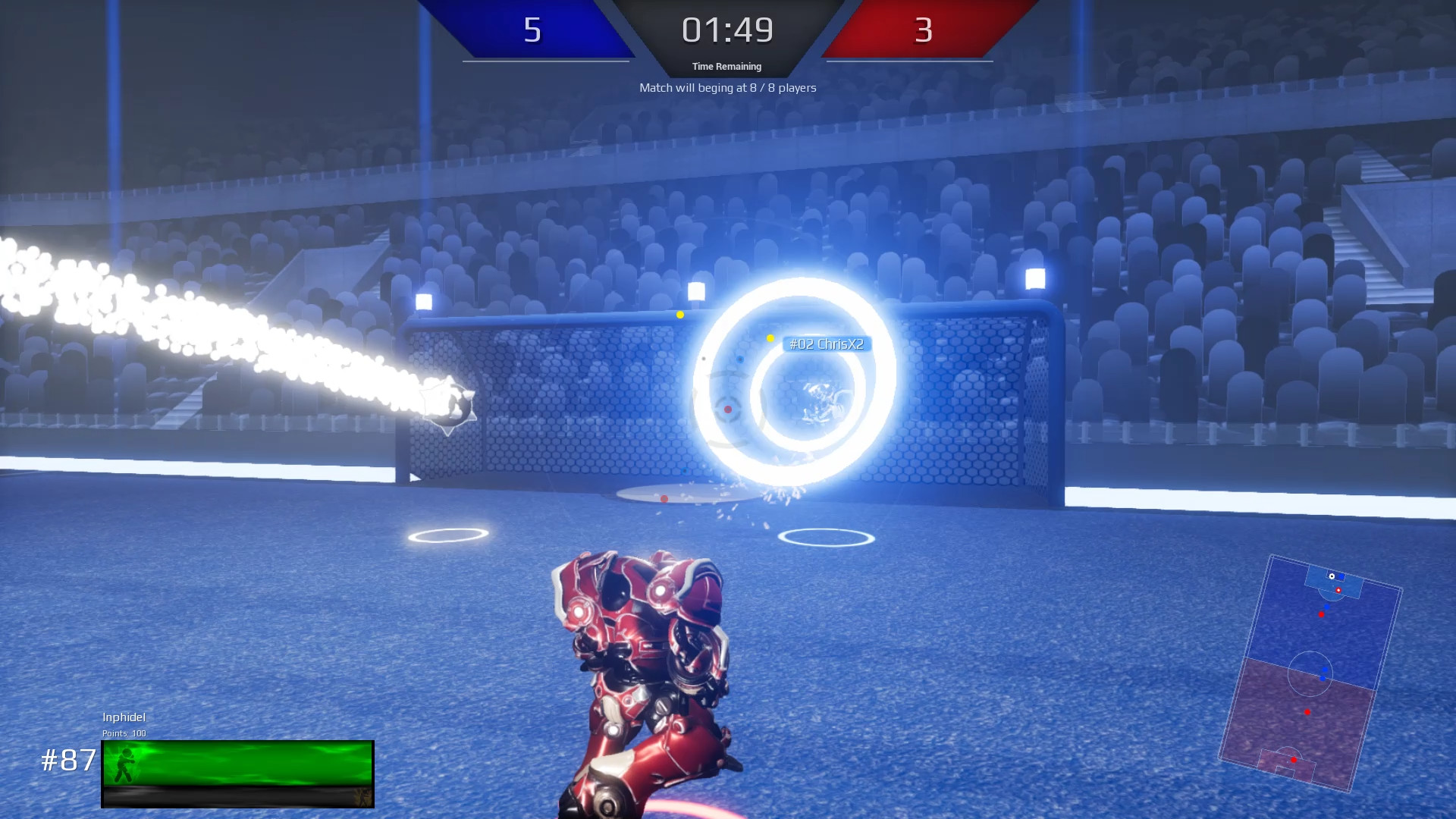This screenshot has height=819, width=1456.
Task: Click the red teammate dot near minimap goal box
Action: pyautogui.click(x=1339, y=590)
